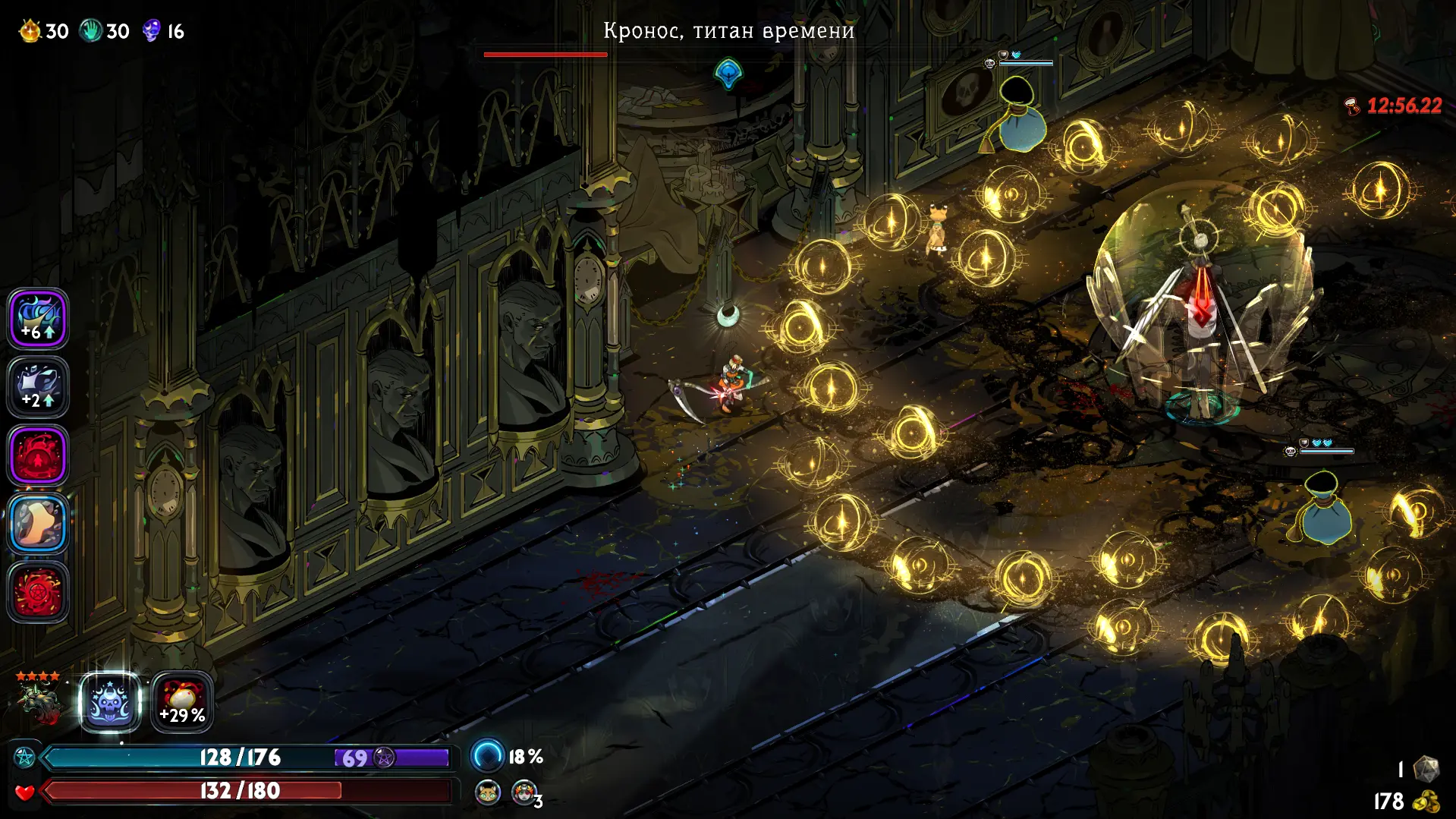The height and width of the screenshot is (819, 1456).
Task: Click the gold coins currency icon
Action: pyautogui.click(x=1426, y=801)
